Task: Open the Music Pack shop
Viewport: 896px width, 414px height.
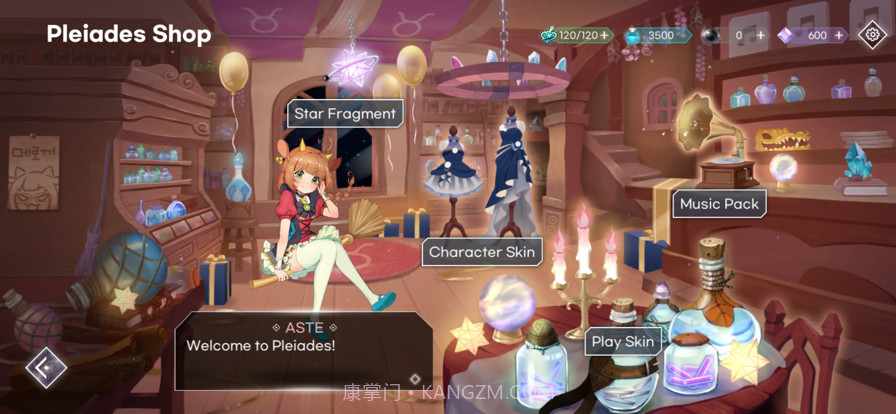Action: (719, 204)
